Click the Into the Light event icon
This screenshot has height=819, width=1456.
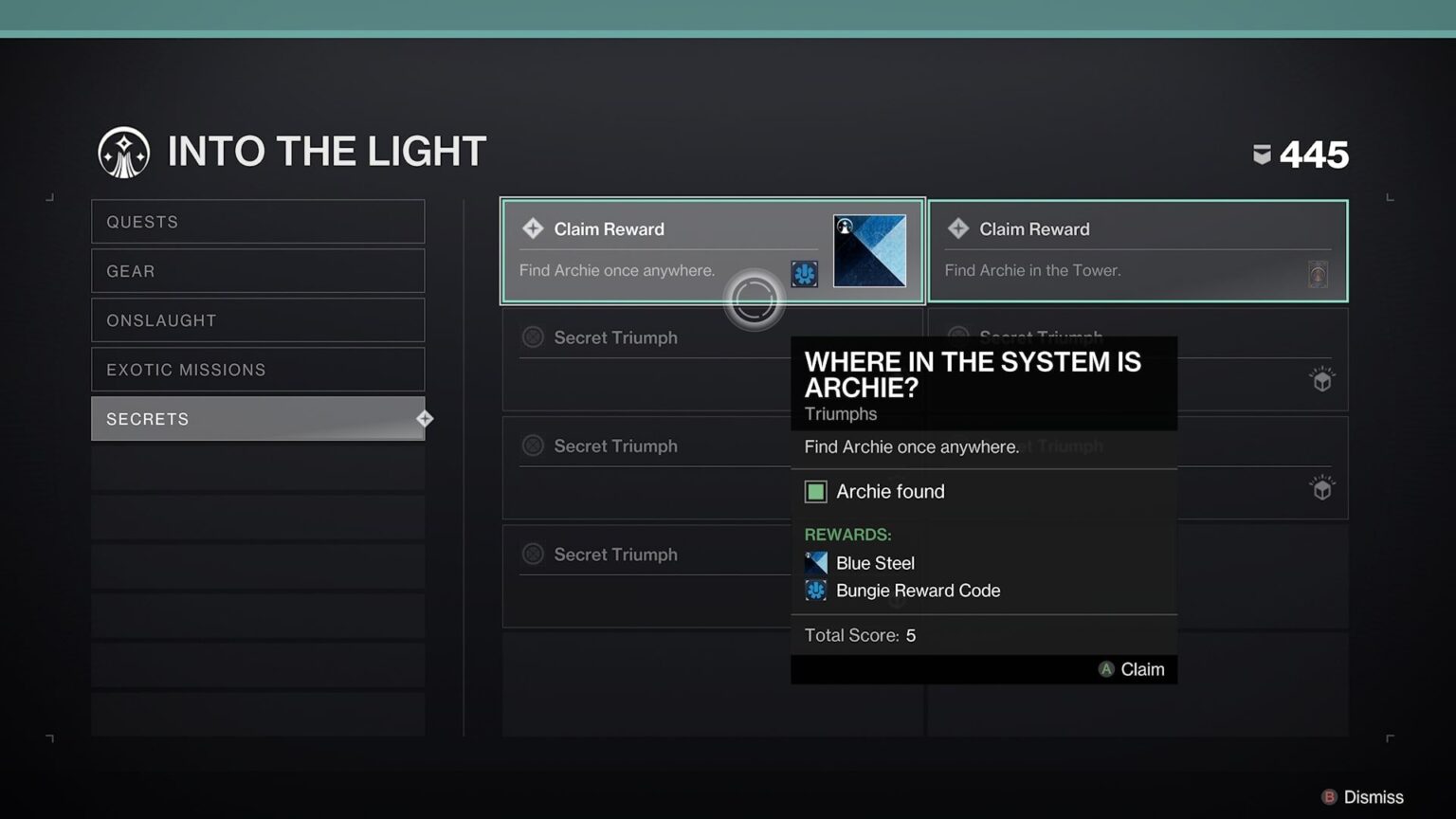click(123, 152)
